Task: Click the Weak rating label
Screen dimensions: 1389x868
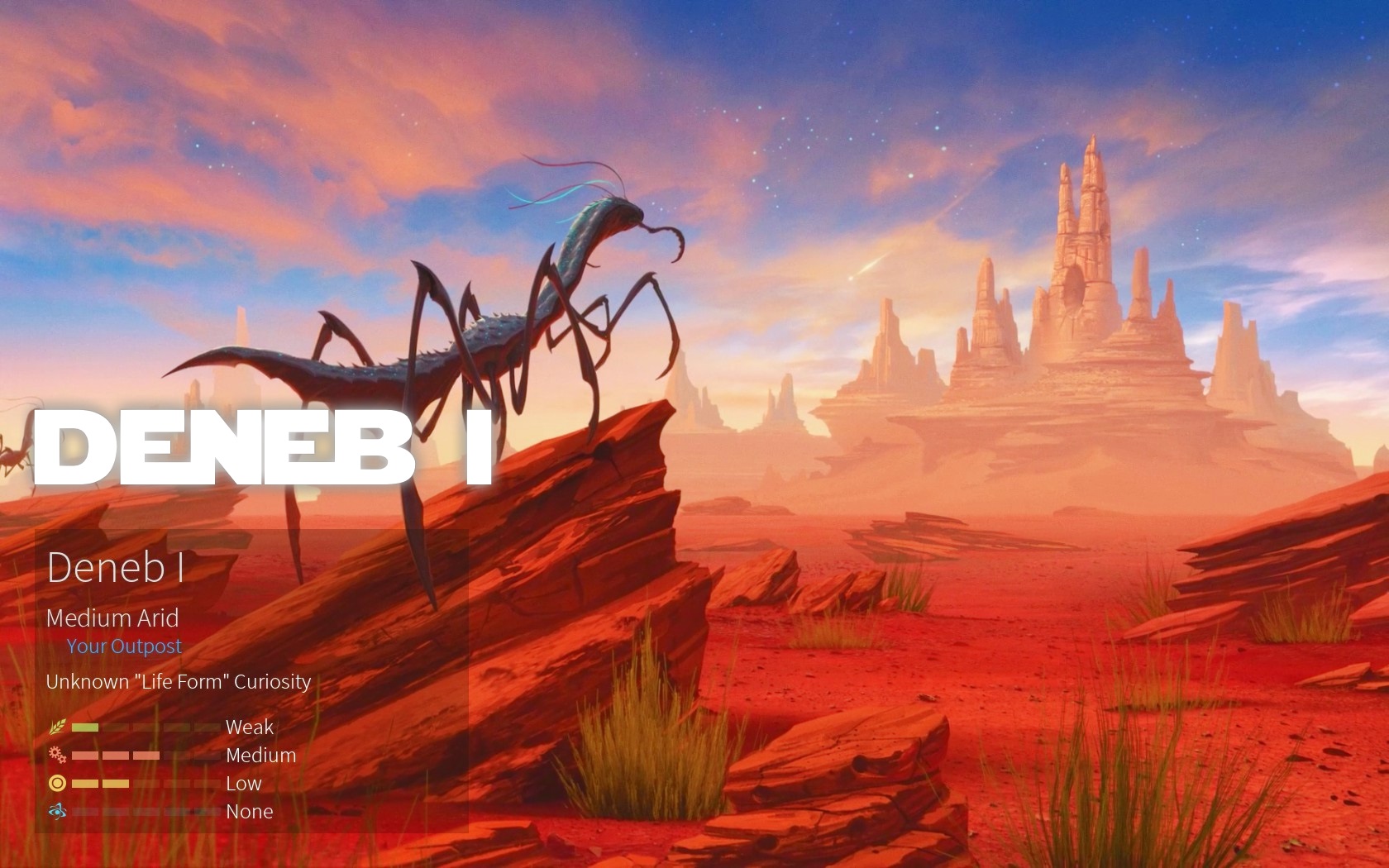Action: [250, 727]
